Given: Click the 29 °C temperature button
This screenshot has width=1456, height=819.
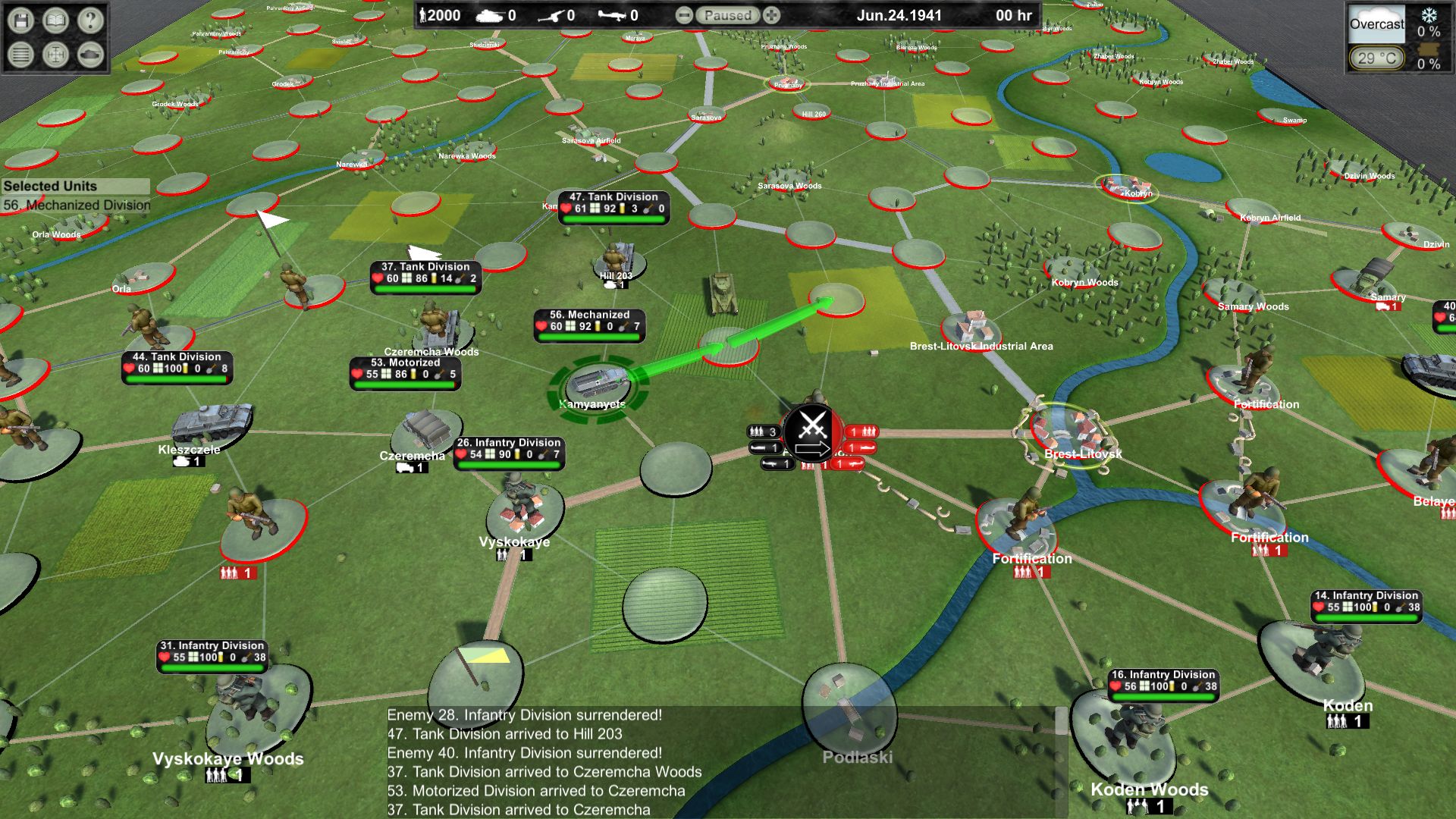Looking at the screenshot, I should pos(1376,58).
